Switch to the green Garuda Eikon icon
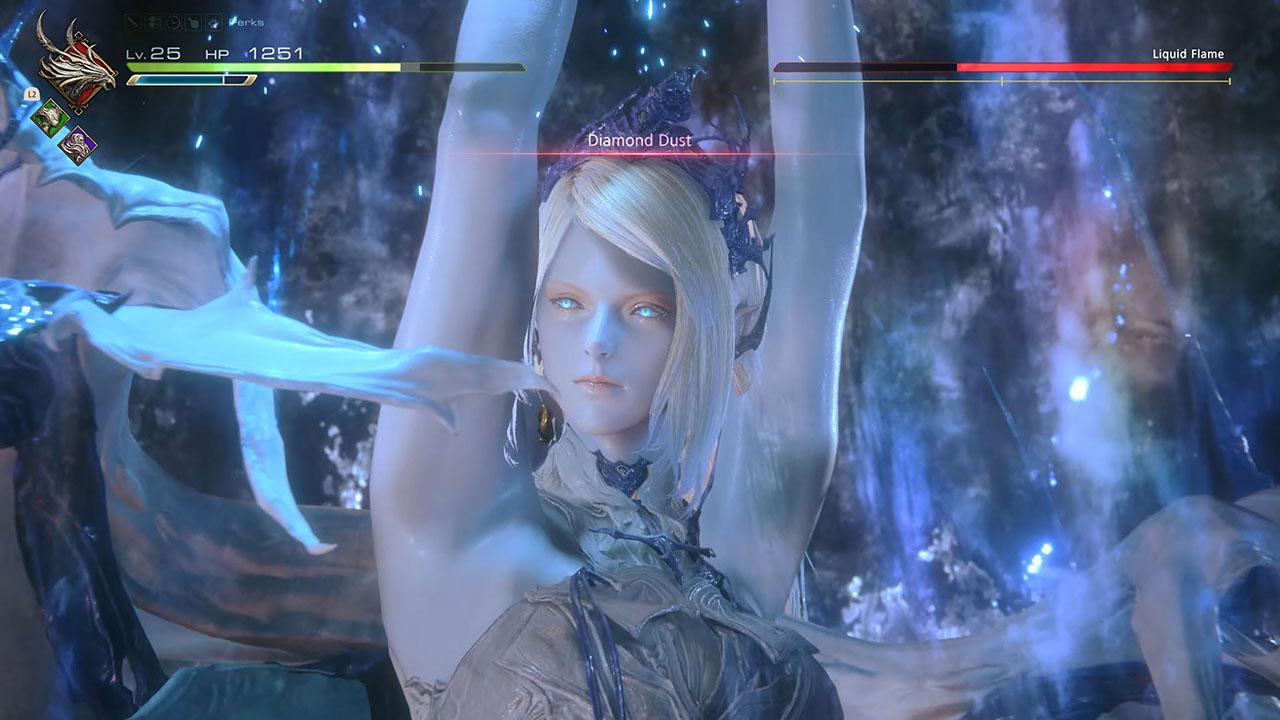Screen dimensions: 1280x720 (50, 118)
